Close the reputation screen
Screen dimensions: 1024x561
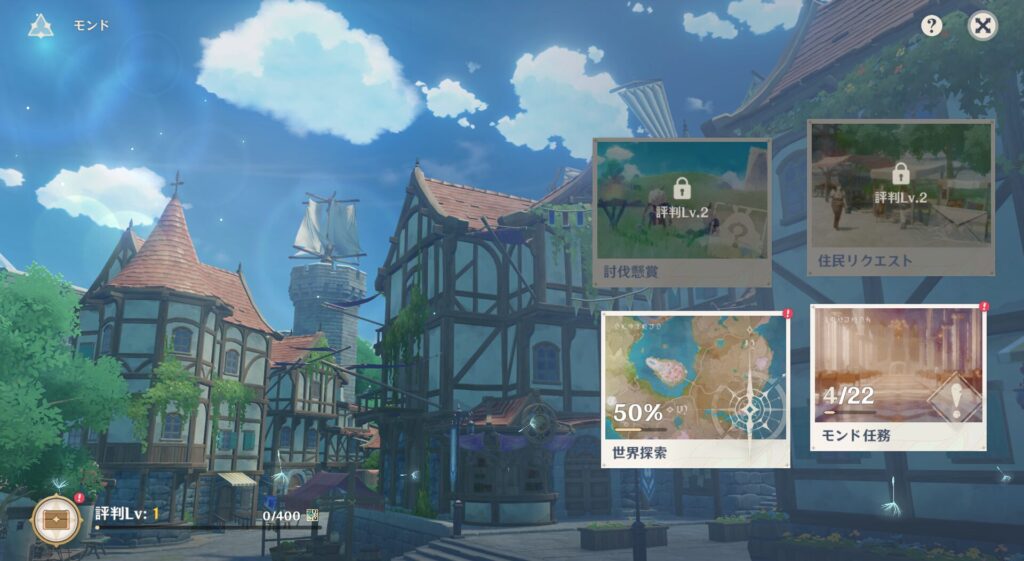click(983, 26)
